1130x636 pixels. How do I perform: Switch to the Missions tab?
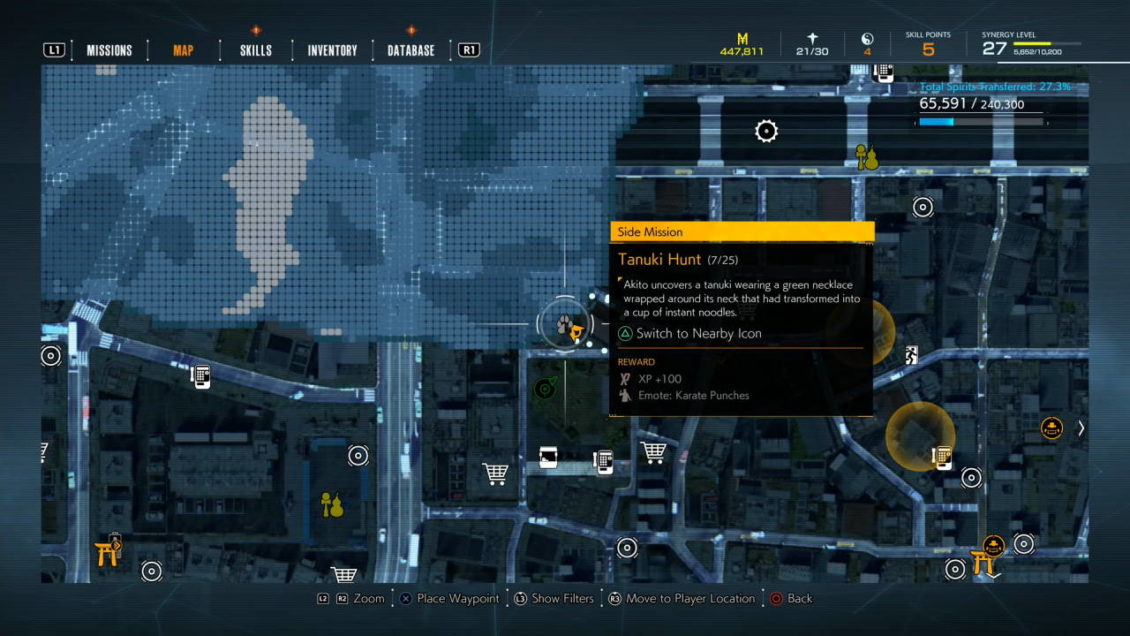click(109, 50)
